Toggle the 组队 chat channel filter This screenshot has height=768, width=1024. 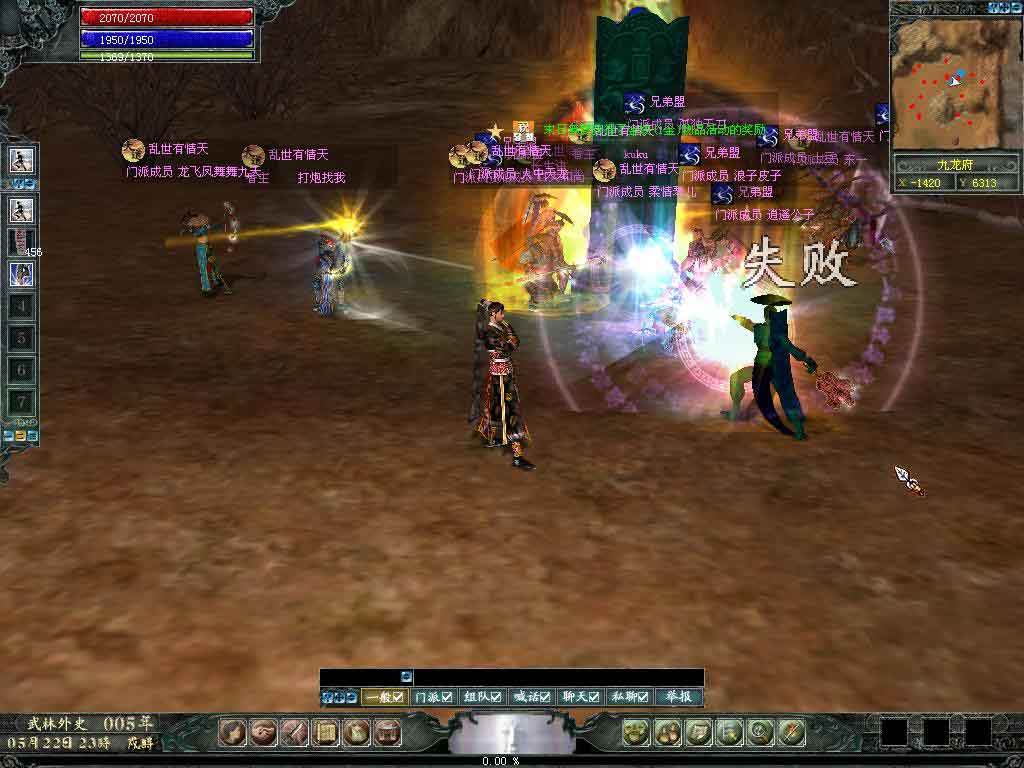pos(482,697)
